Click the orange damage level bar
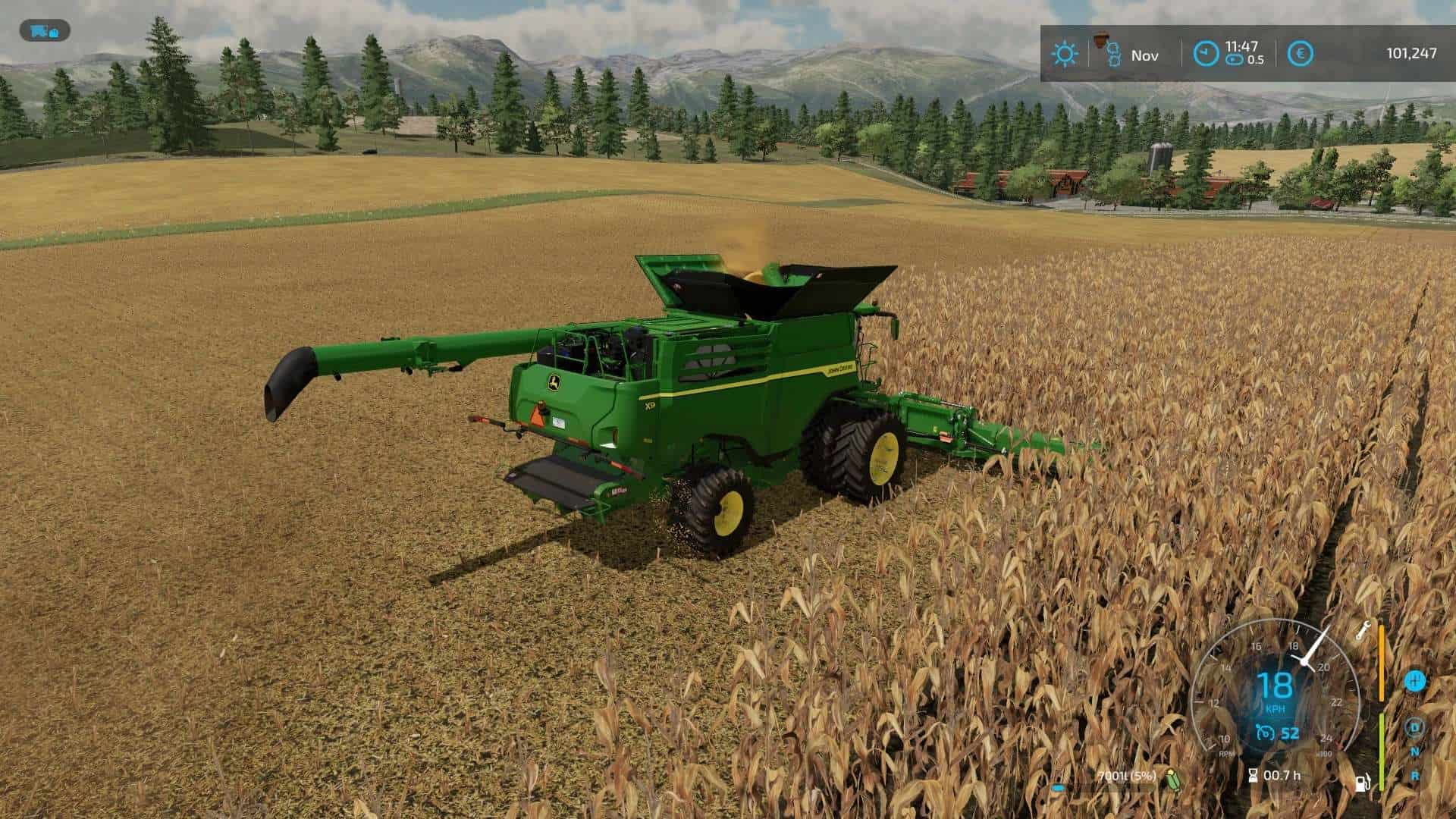 [1382, 663]
